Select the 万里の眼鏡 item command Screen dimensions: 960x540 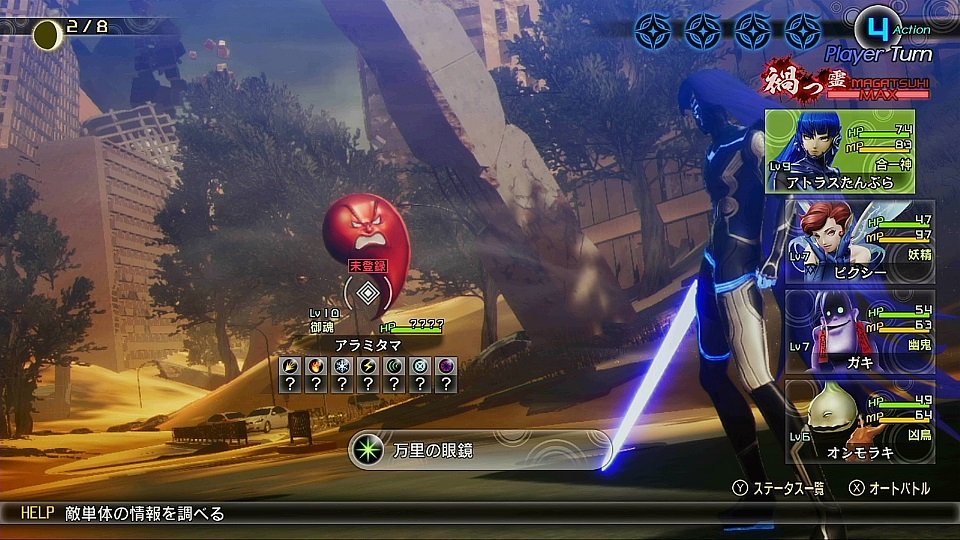tap(480, 451)
